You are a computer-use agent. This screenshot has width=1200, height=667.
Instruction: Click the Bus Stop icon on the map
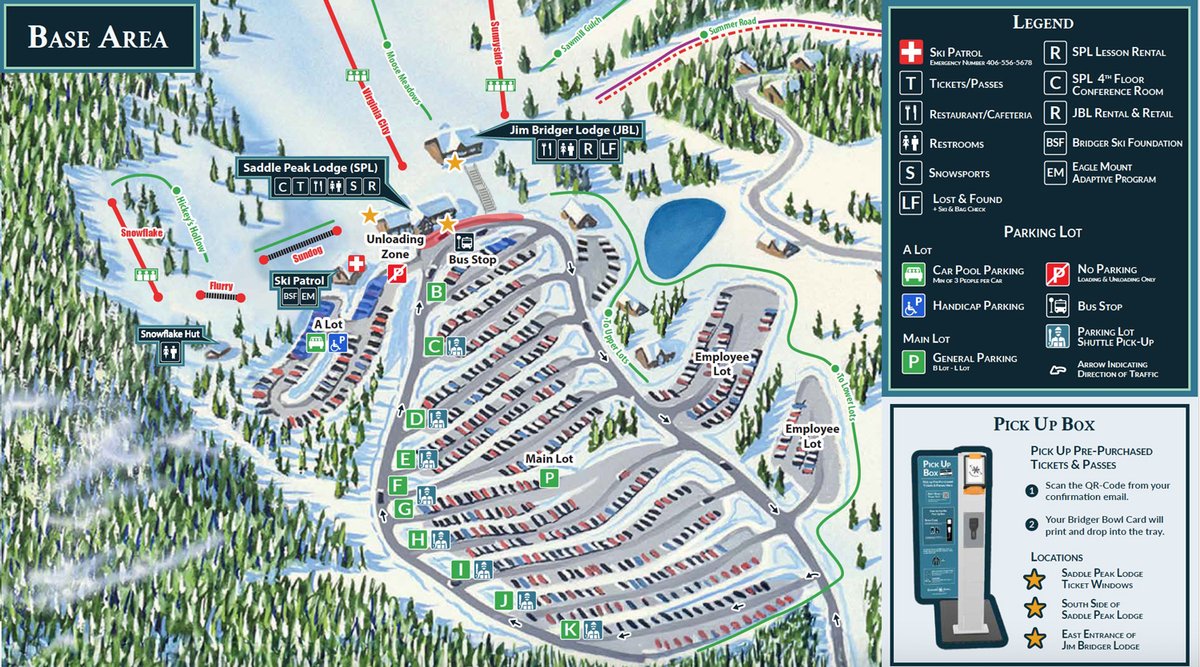(x=465, y=242)
